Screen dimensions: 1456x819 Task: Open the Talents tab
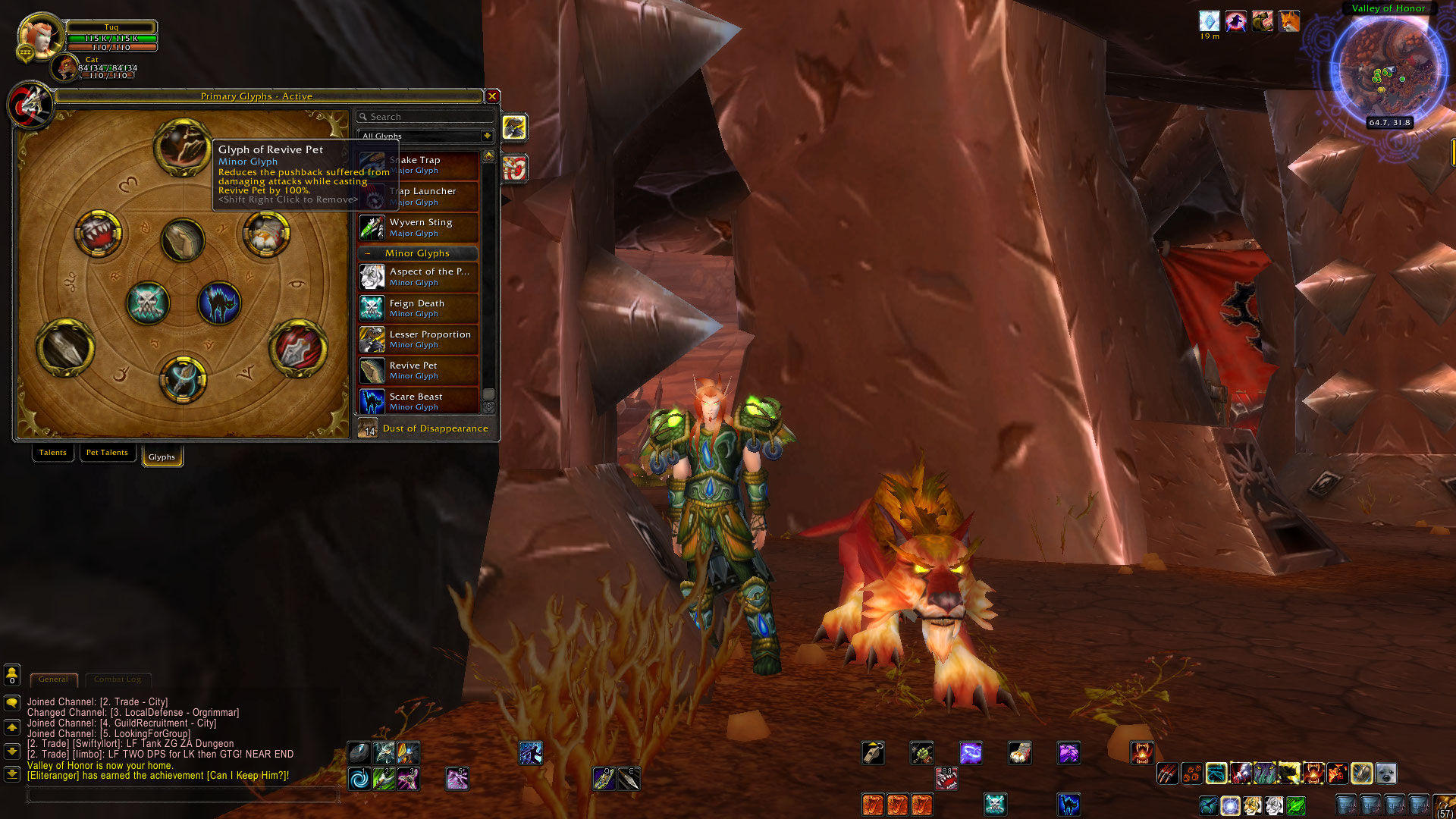[52, 452]
